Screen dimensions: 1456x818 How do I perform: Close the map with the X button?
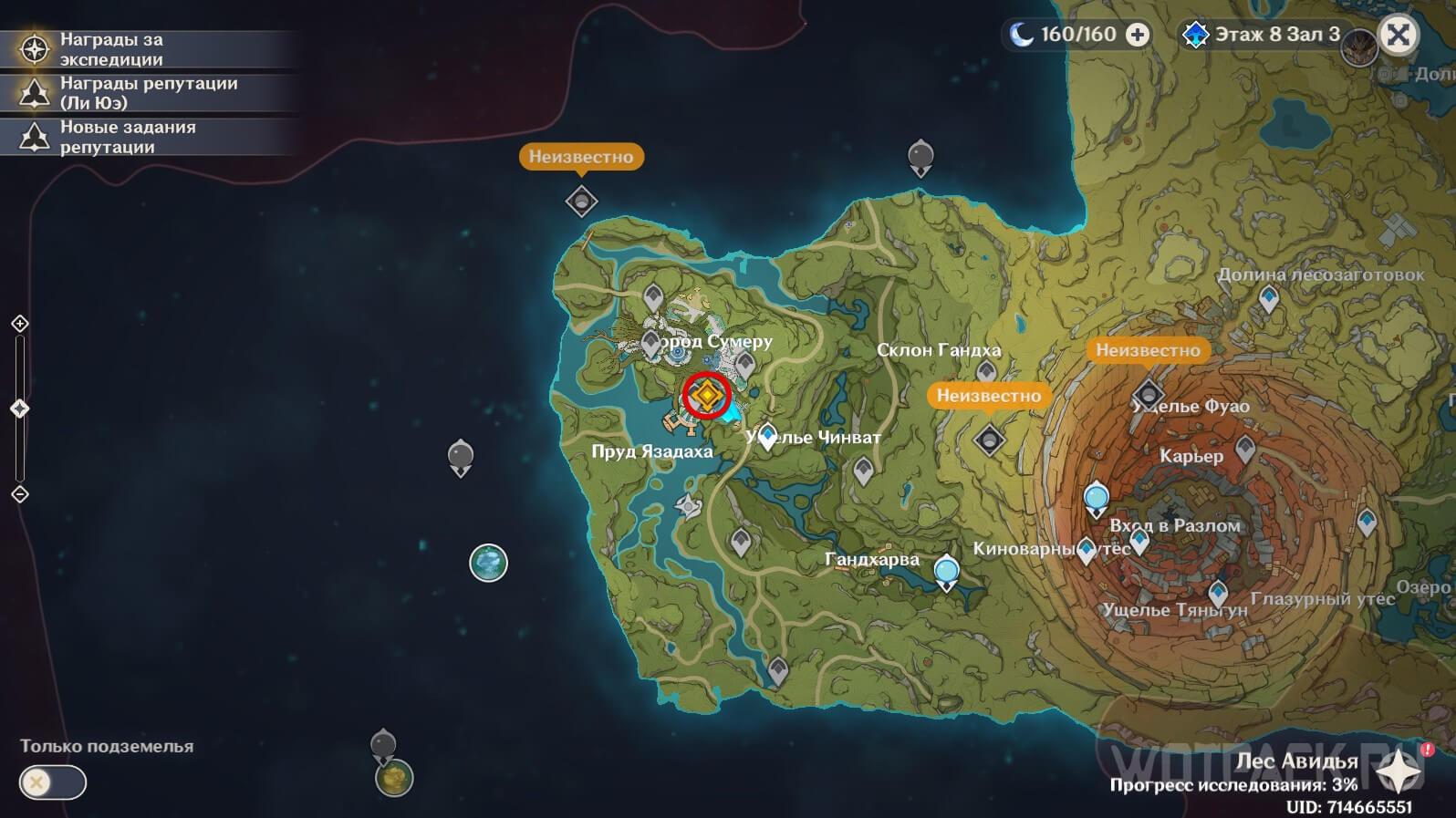click(x=1398, y=36)
